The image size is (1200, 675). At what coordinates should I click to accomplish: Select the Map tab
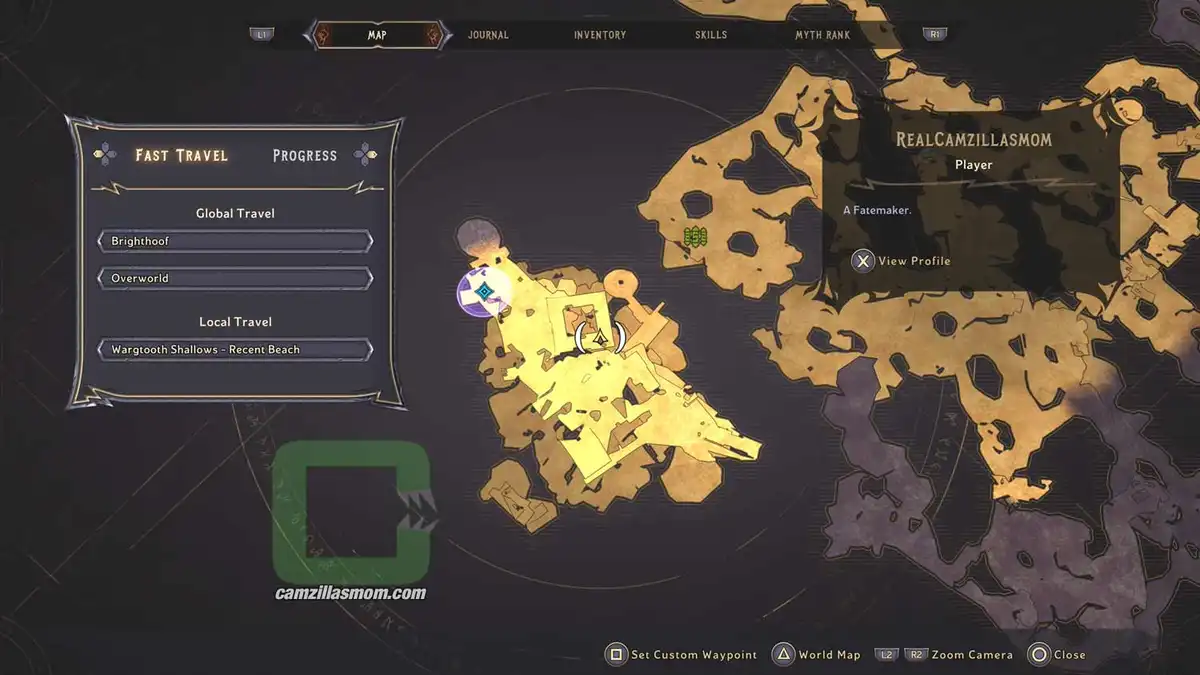377,35
